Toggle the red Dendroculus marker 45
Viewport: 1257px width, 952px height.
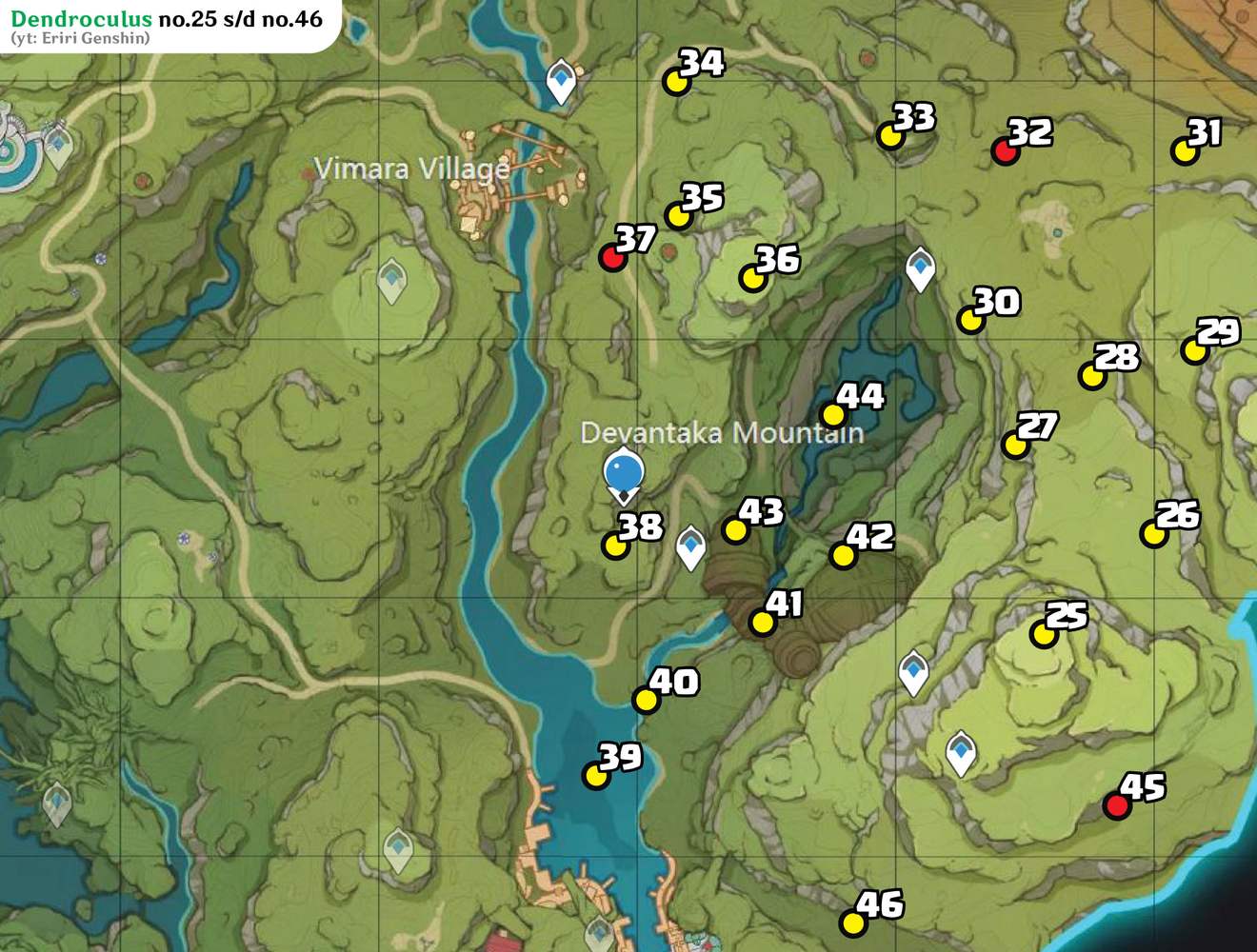tap(1118, 805)
